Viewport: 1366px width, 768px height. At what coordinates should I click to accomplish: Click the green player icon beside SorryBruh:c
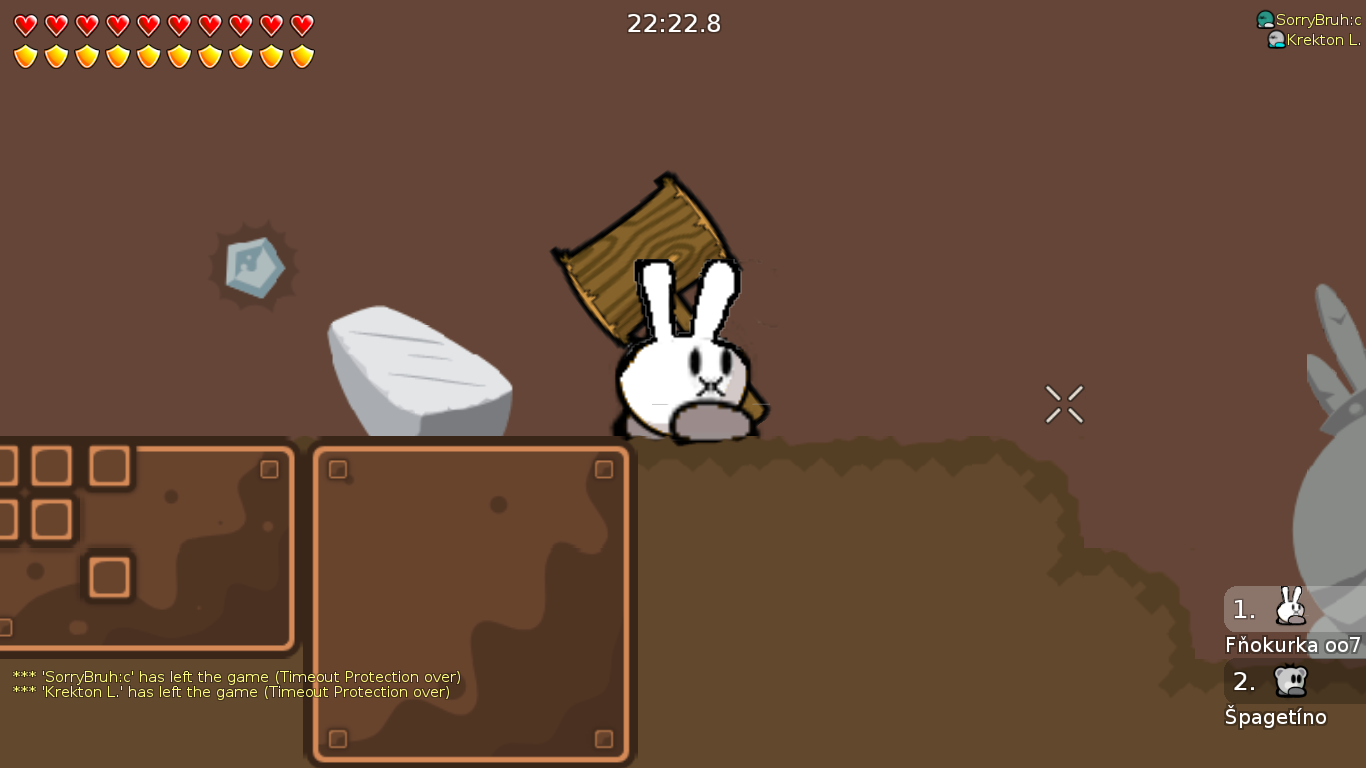[1265, 17]
